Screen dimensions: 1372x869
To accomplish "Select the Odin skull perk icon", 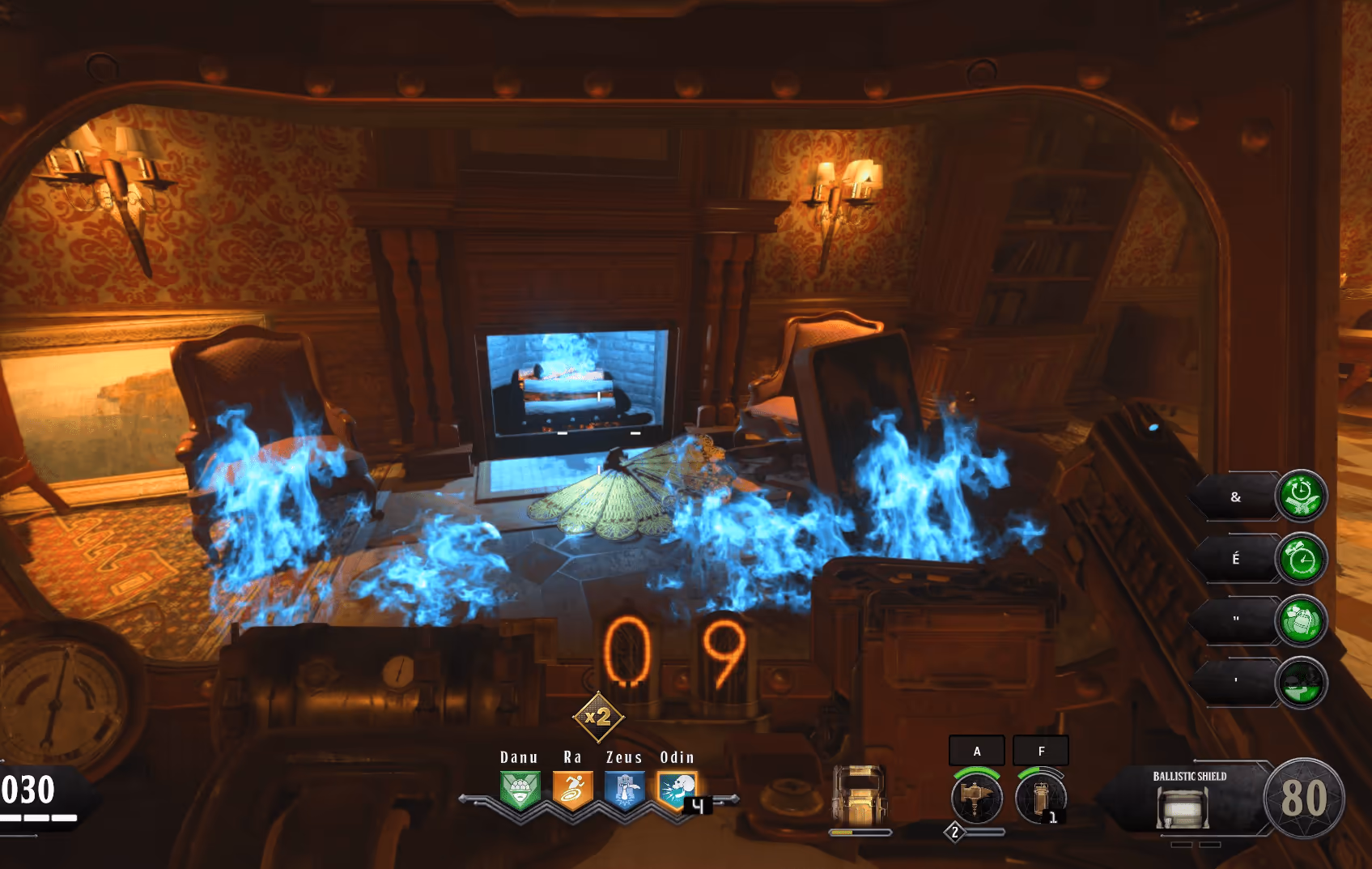I will (678, 790).
